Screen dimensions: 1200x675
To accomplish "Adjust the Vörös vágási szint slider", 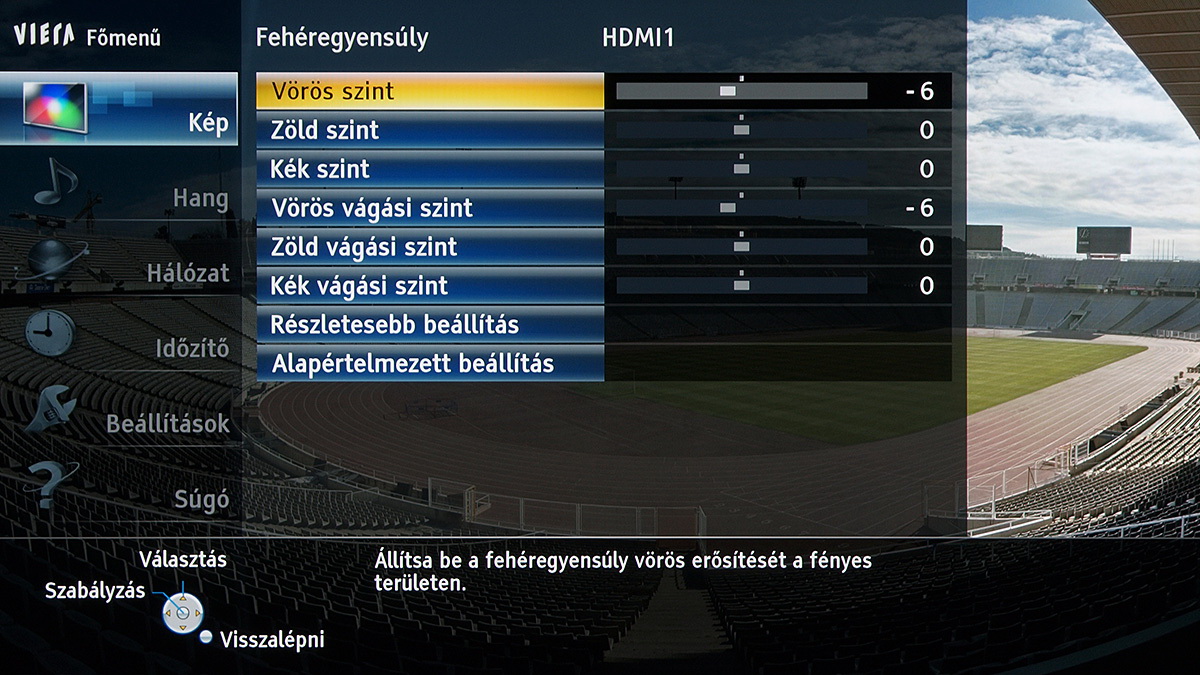I will pos(741,208).
